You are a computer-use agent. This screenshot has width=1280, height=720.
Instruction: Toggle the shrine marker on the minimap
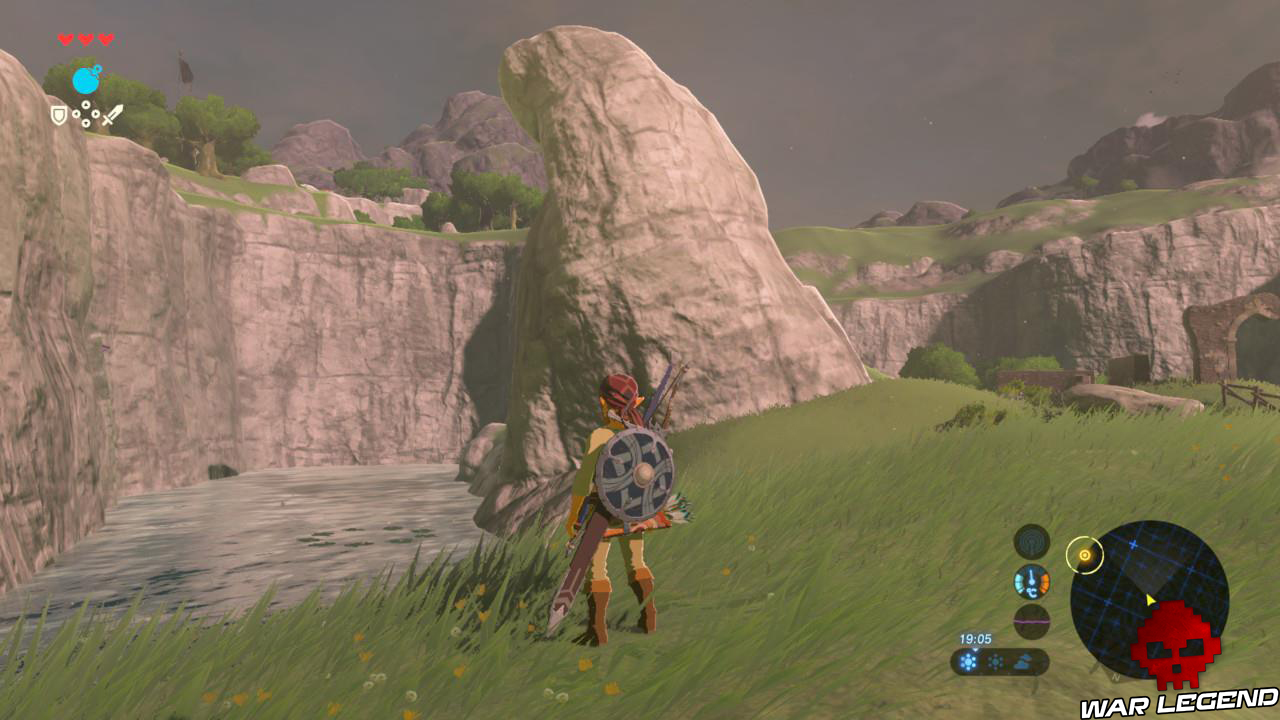pyautogui.click(x=1085, y=555)
